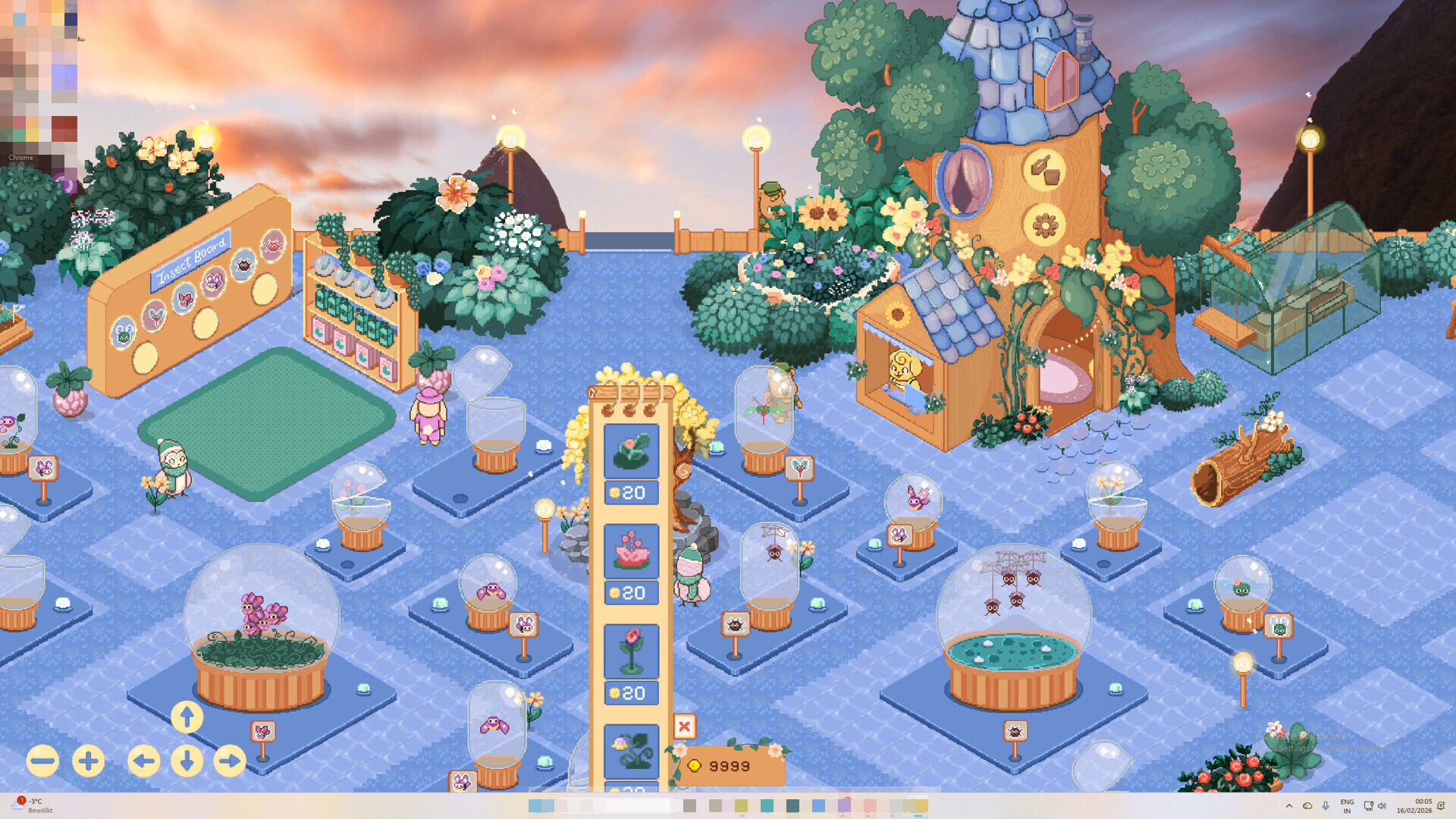
Task: Zoom out using the minus button
Action: coord(42,761)
